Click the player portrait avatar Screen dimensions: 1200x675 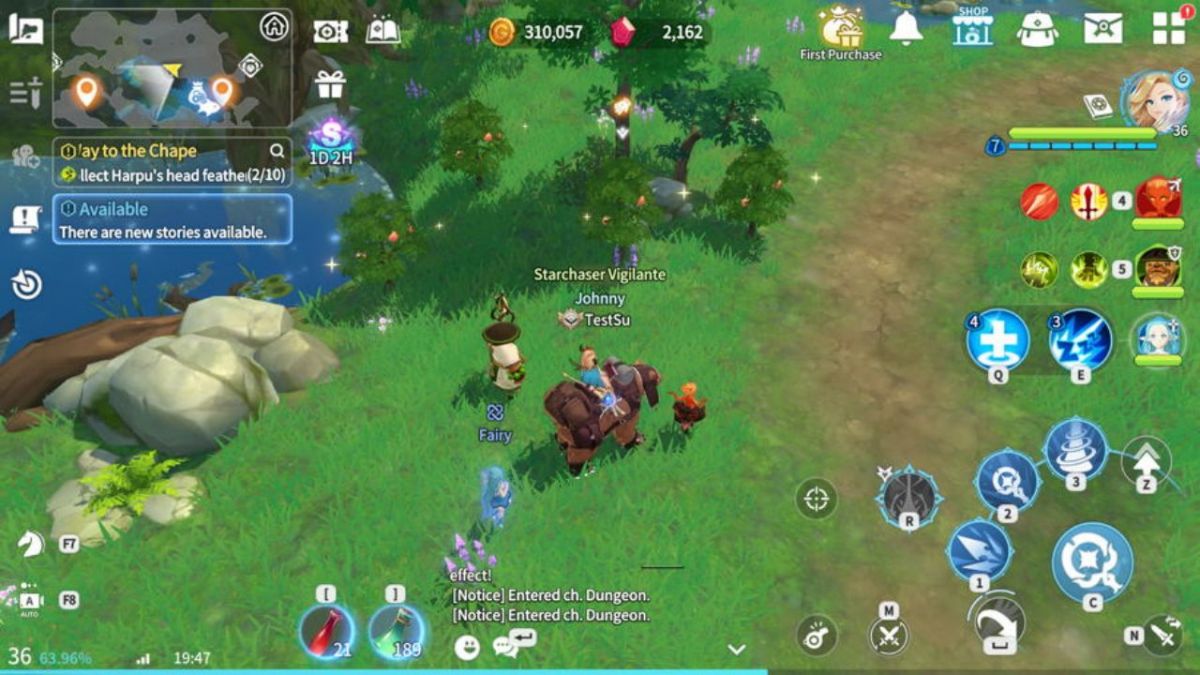[x=1154, y=100]
